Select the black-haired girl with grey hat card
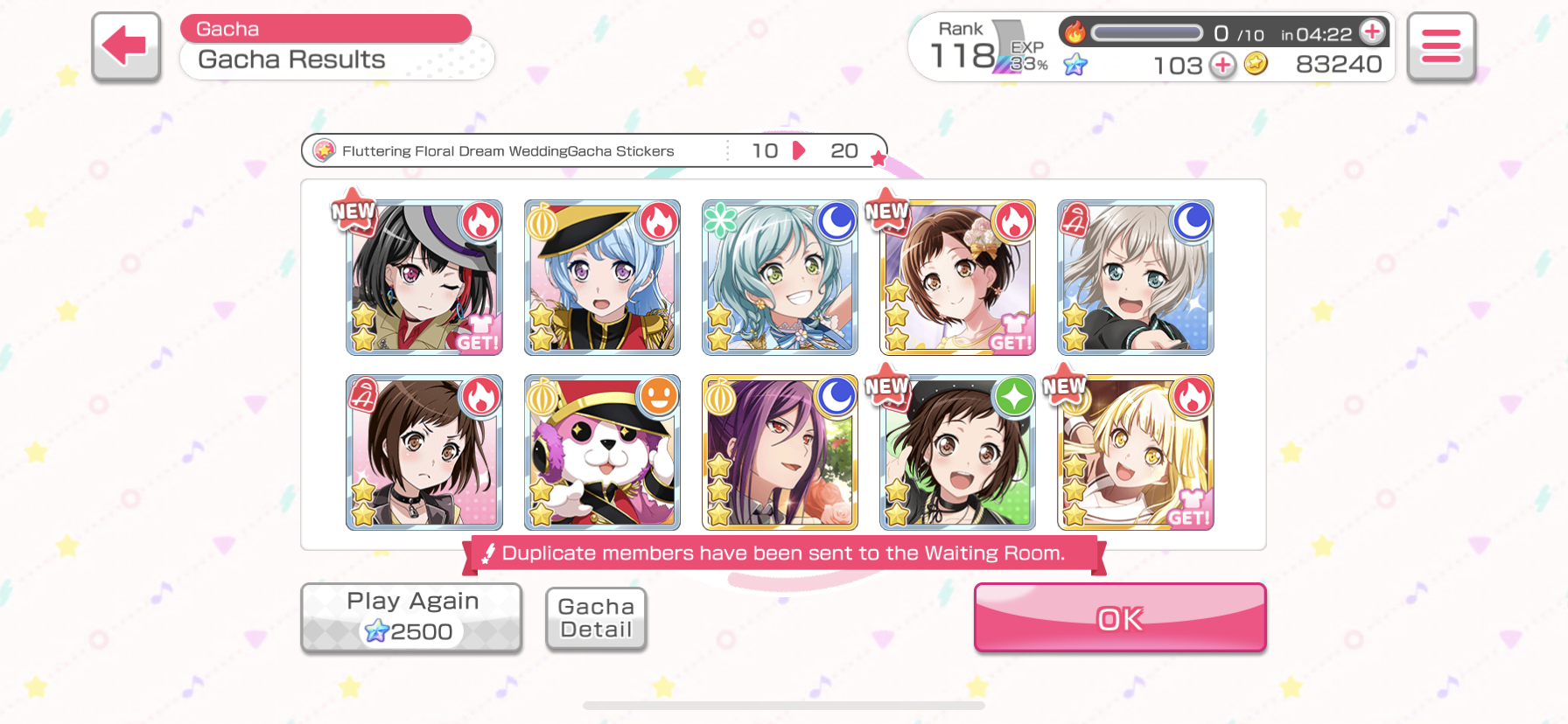 pos(424,278)
